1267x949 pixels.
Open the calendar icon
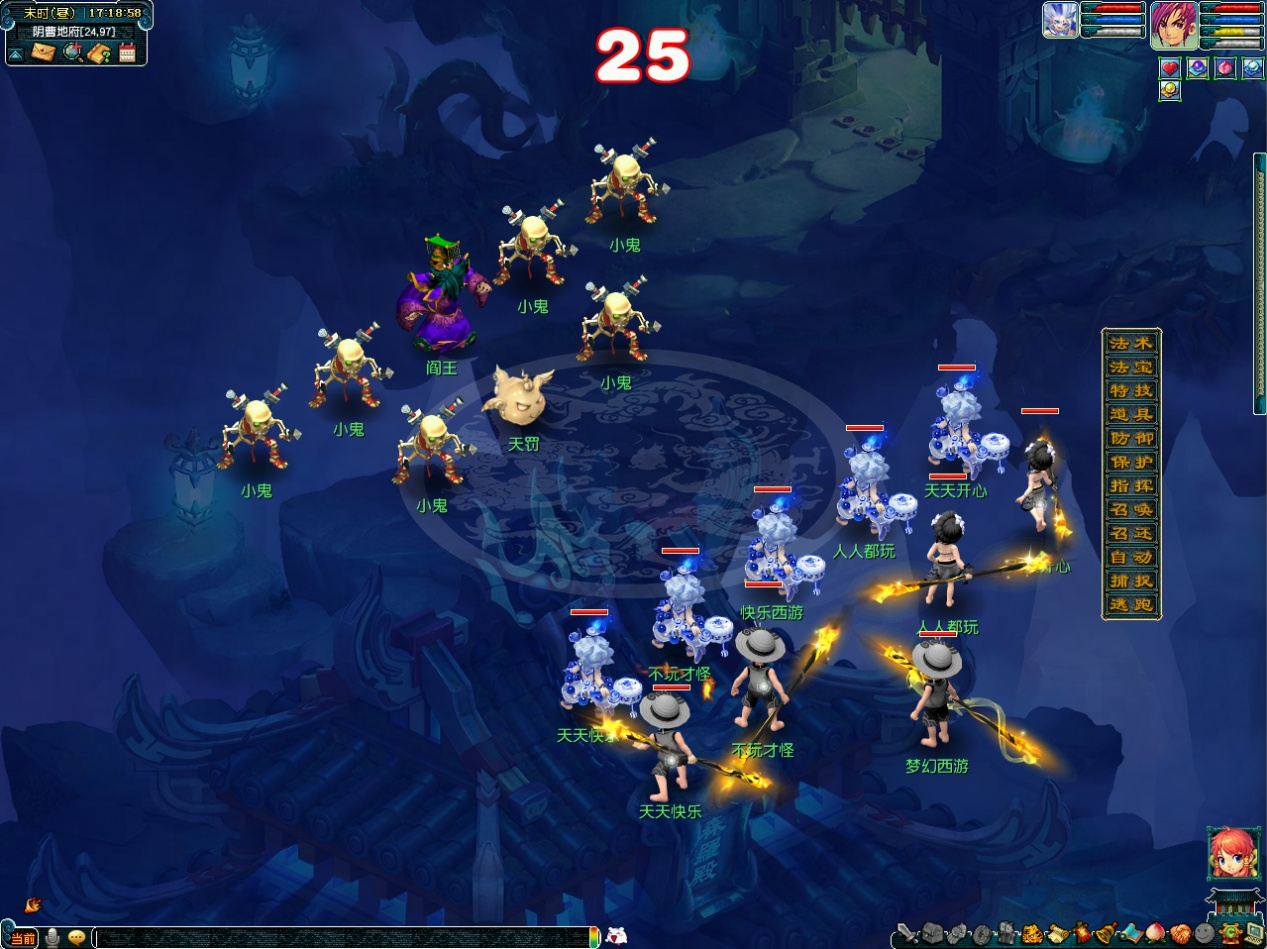coord(127,52)
